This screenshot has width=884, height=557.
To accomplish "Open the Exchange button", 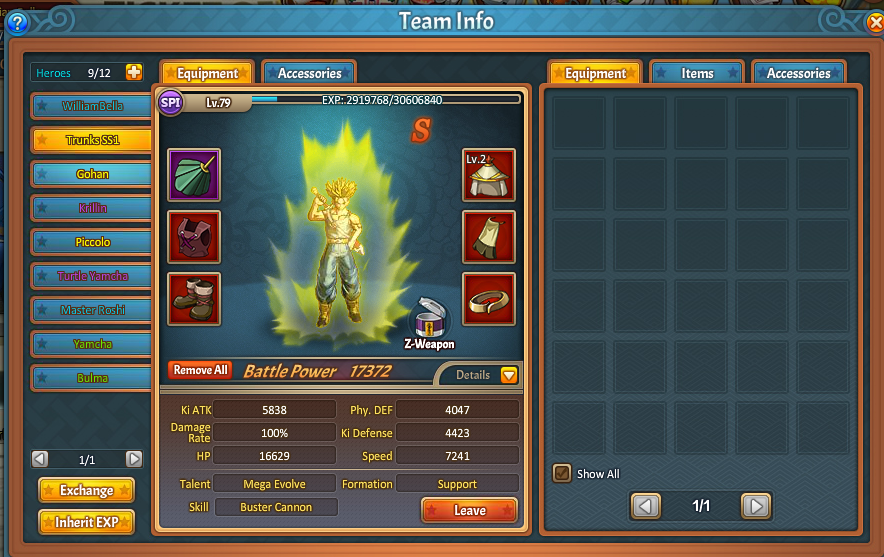I will click(x=86, y=490).
